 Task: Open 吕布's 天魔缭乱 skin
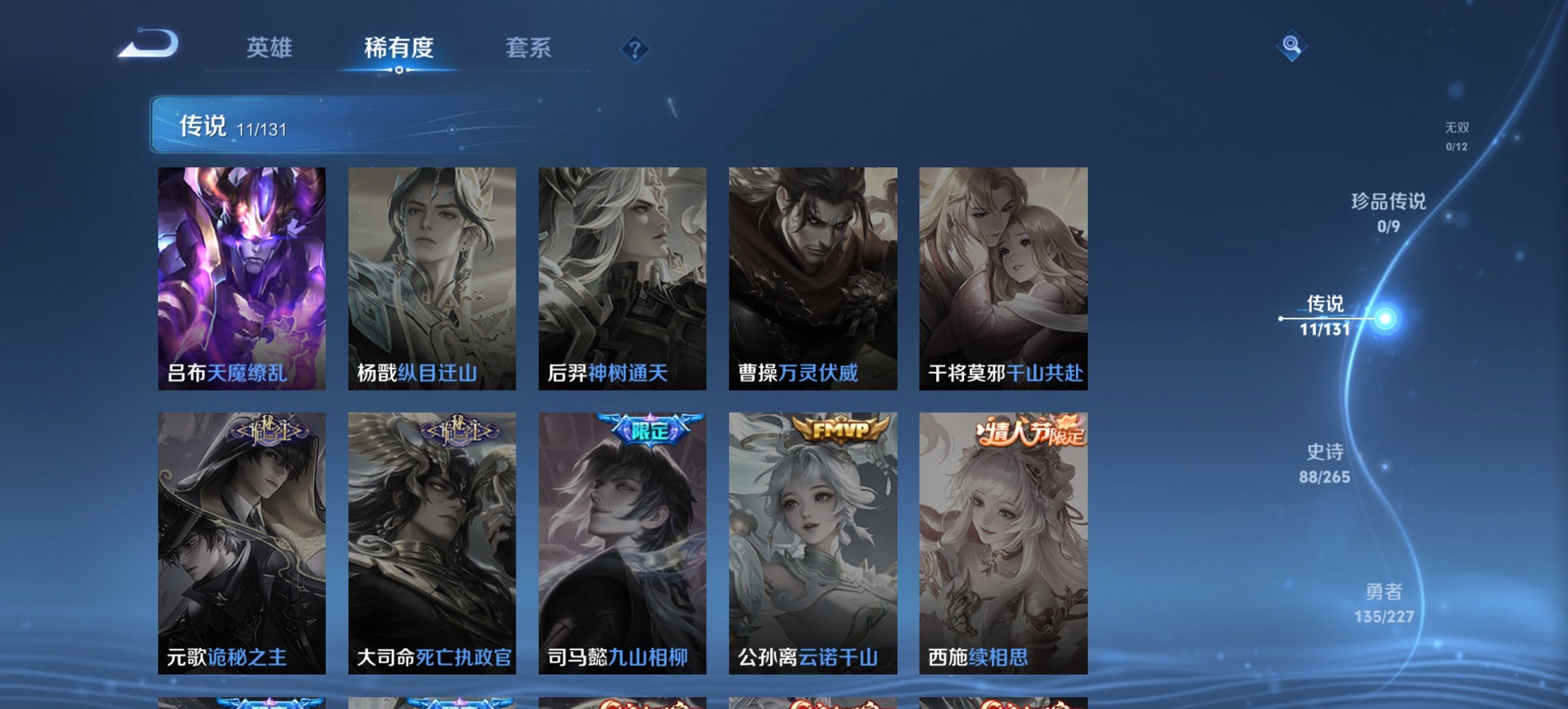(x=240, y=273)
